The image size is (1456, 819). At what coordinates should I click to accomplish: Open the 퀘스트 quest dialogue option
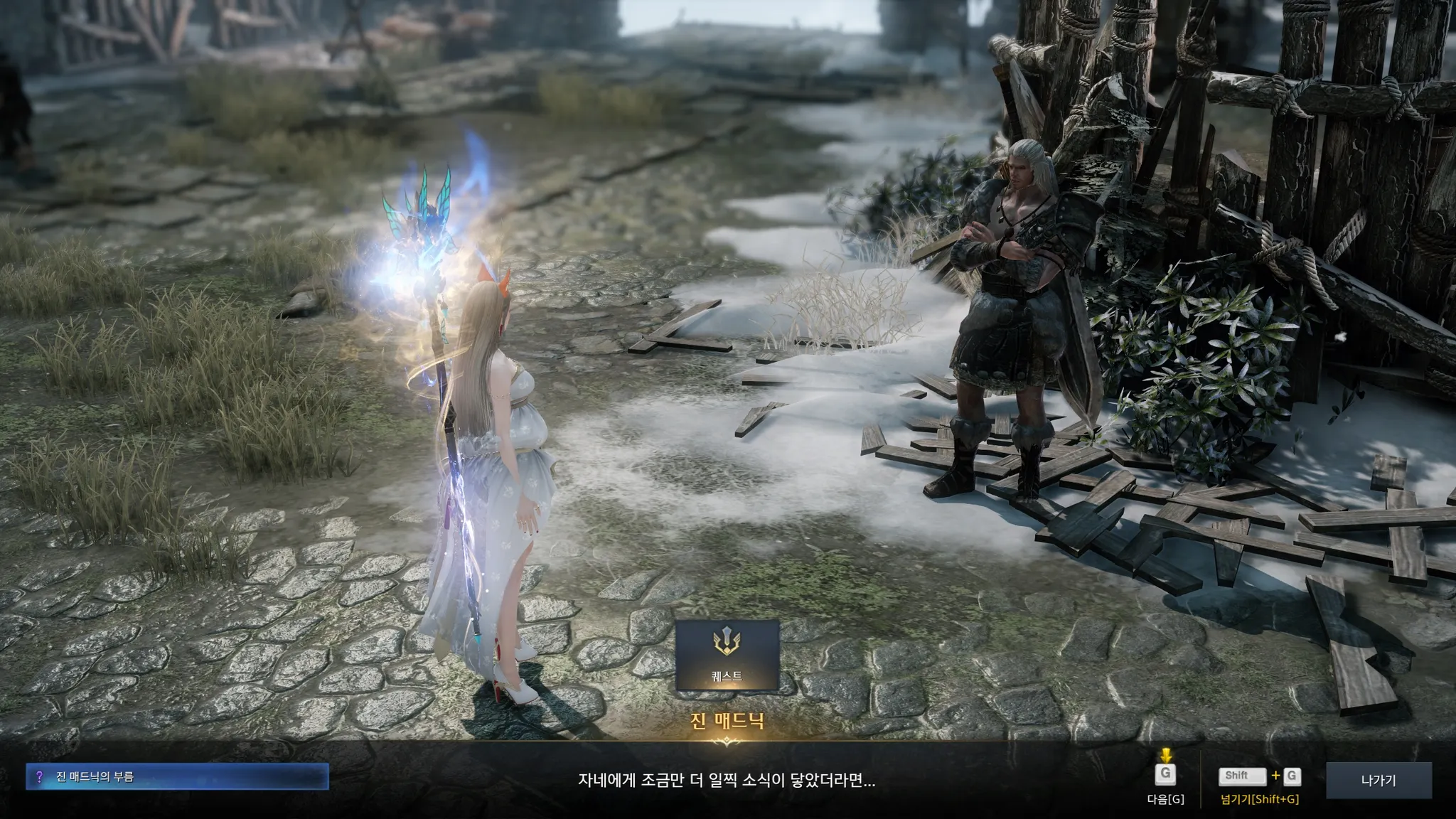point(727,655)
